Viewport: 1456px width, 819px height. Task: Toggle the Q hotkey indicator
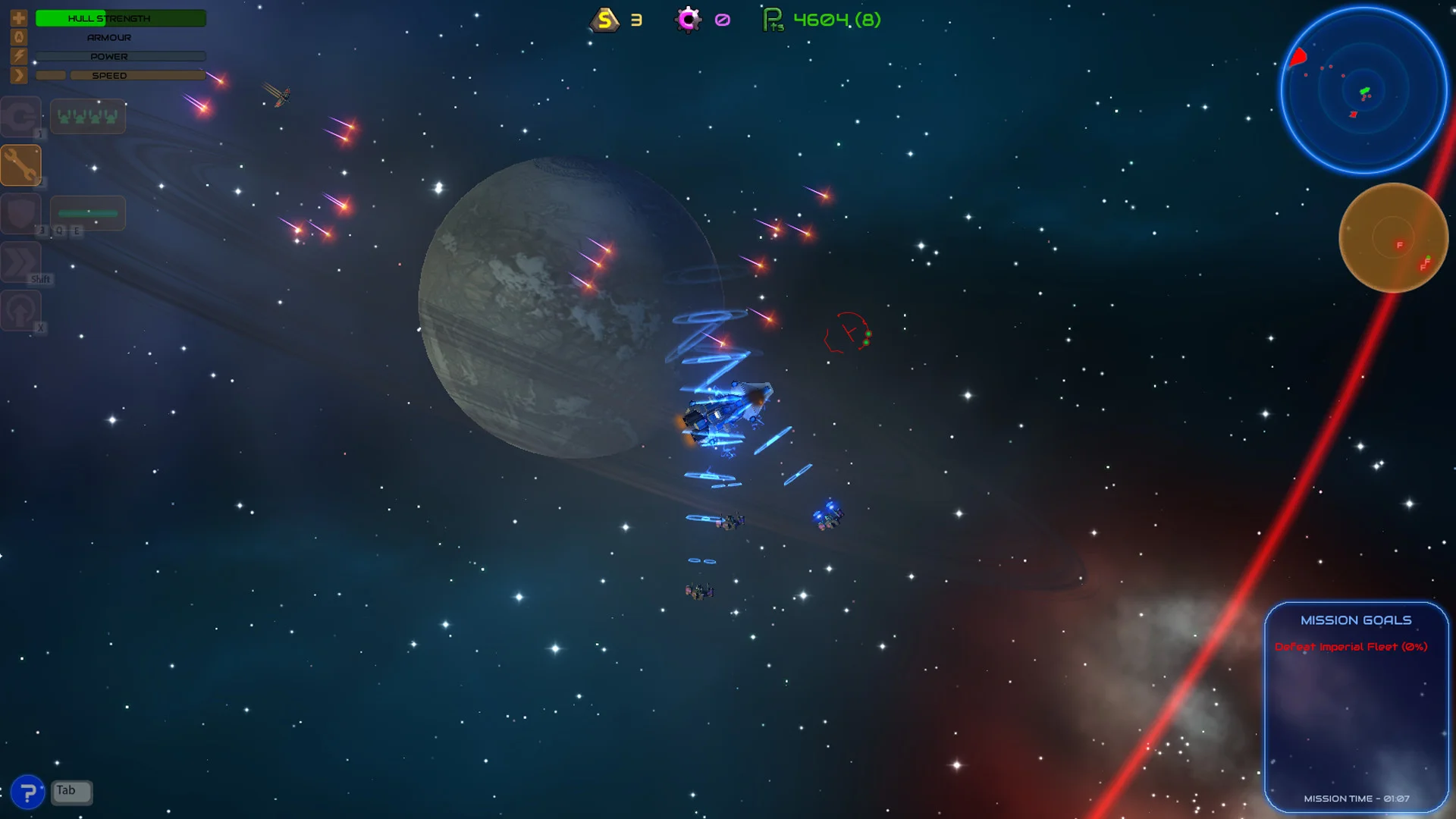59,231
